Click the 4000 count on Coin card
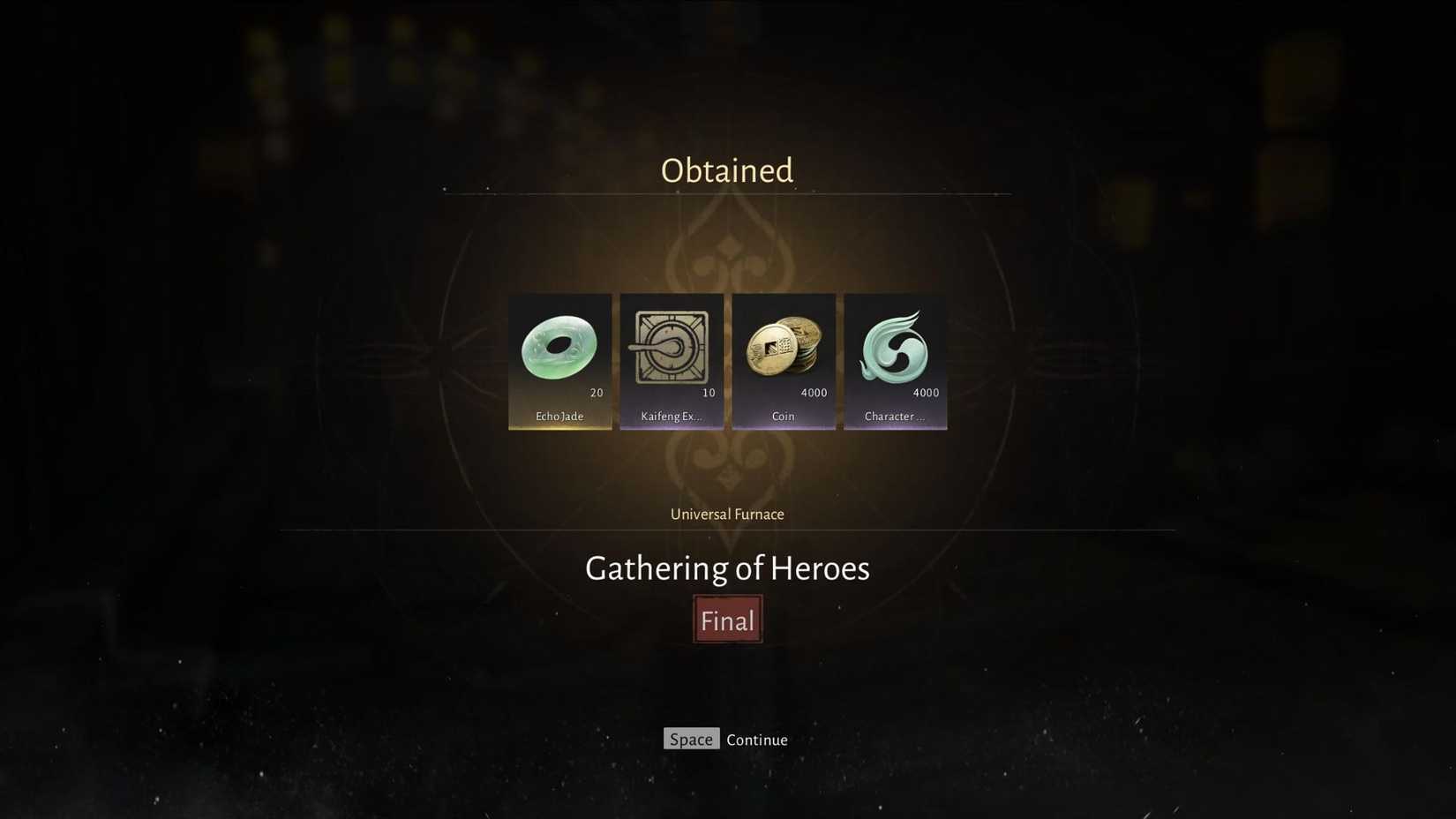The image size is (1456, 819). pos(814,393)
